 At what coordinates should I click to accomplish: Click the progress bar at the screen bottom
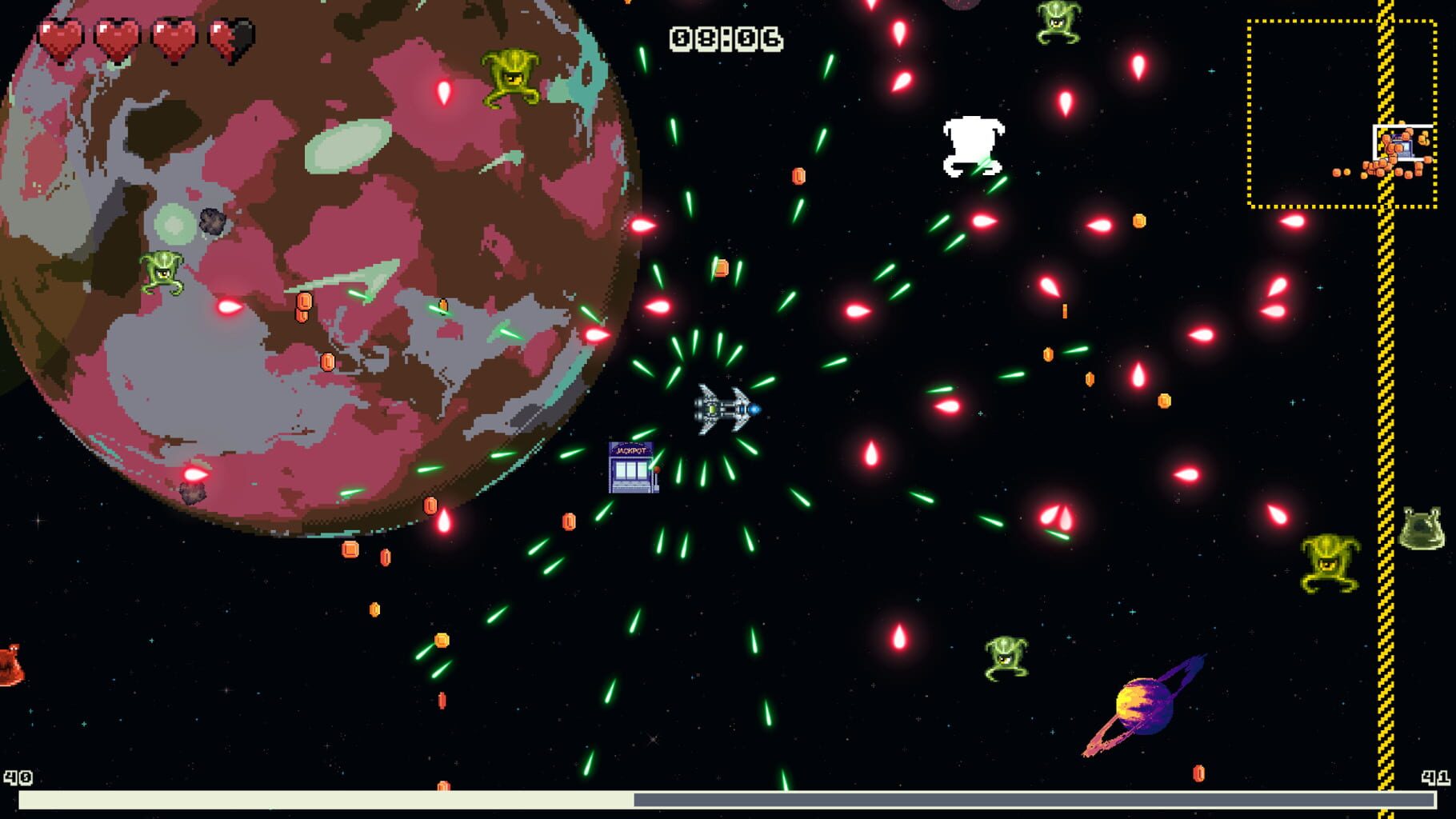[720, 797]
